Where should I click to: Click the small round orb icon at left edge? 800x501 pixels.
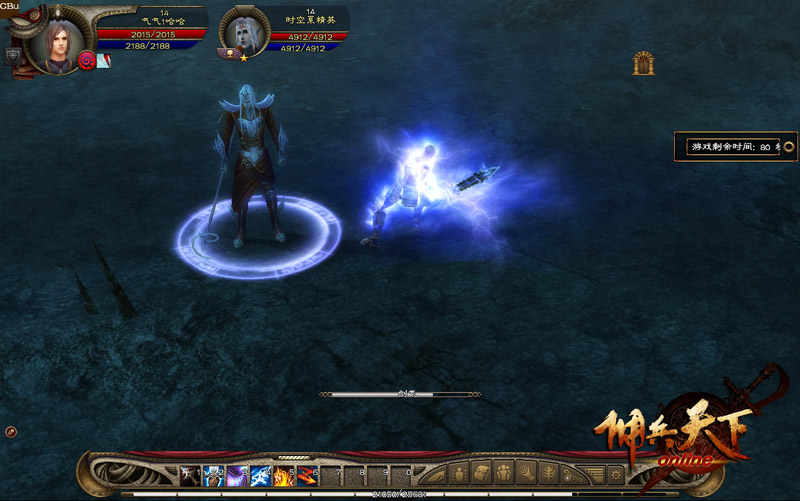[x=10, y=431]
